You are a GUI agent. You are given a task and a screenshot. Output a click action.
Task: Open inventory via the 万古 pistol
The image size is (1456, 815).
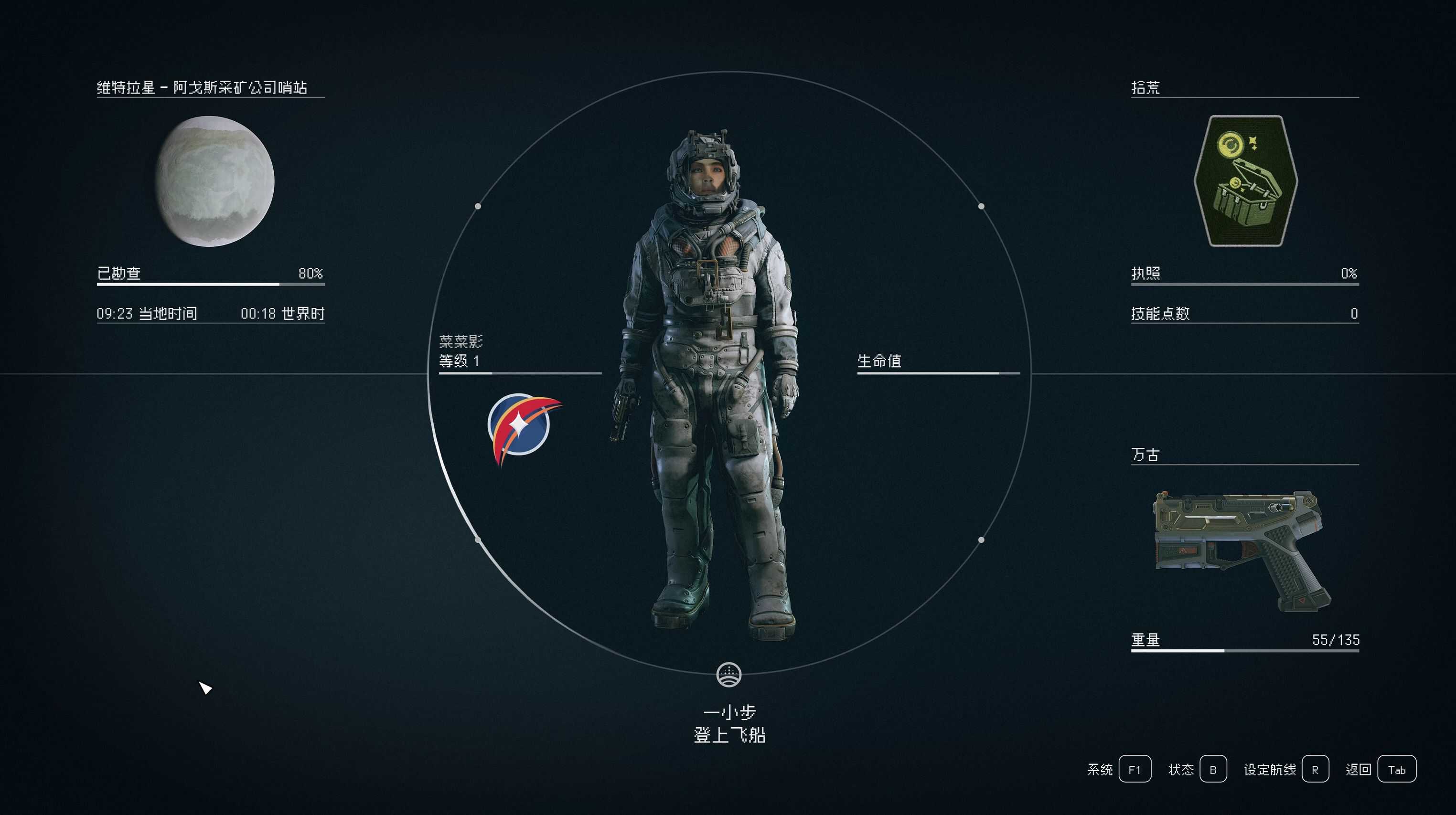pyautogui.click(x=1242, y=550)
